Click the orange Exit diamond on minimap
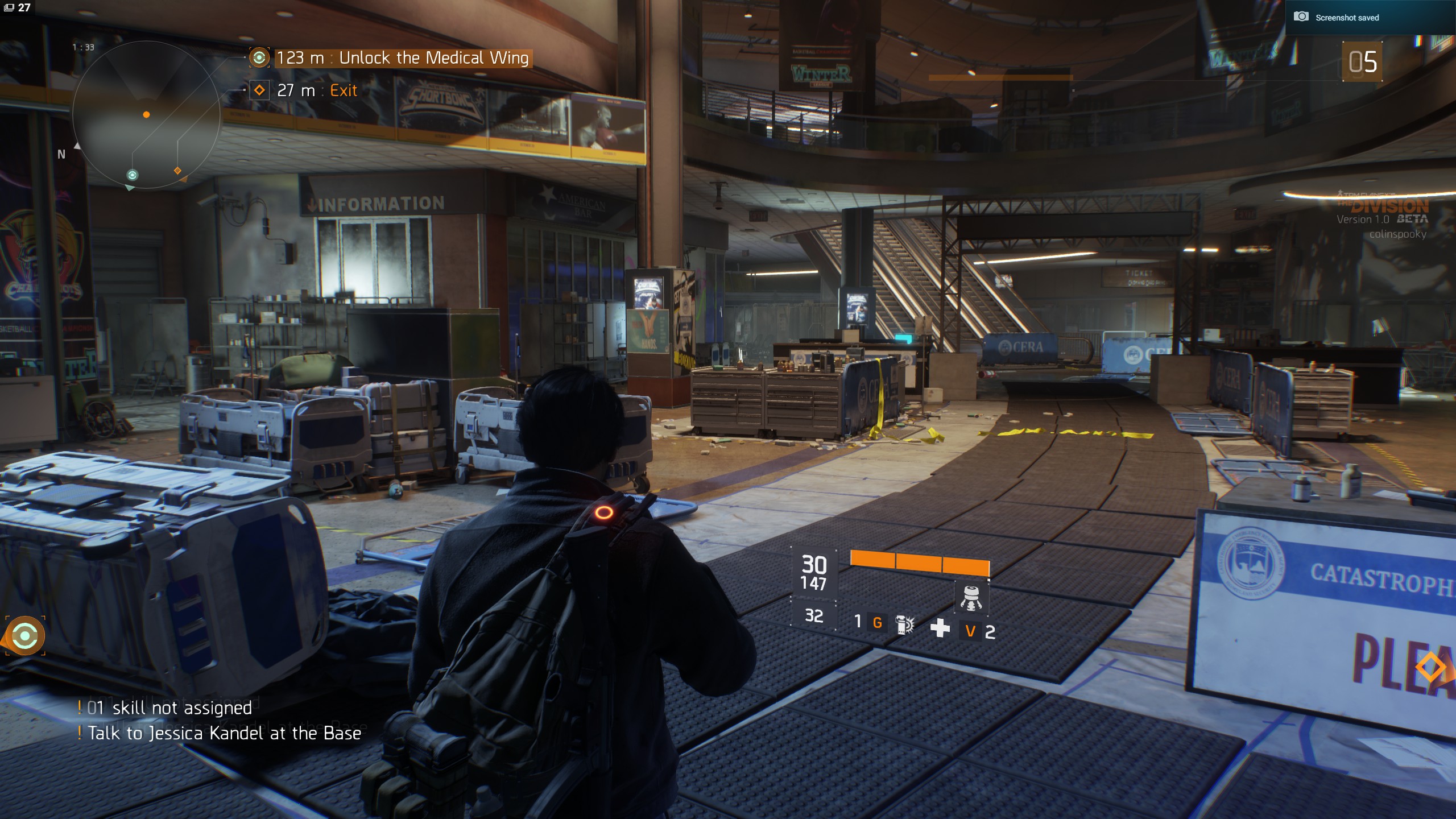The image size is (1456, 819). (177, 171)
